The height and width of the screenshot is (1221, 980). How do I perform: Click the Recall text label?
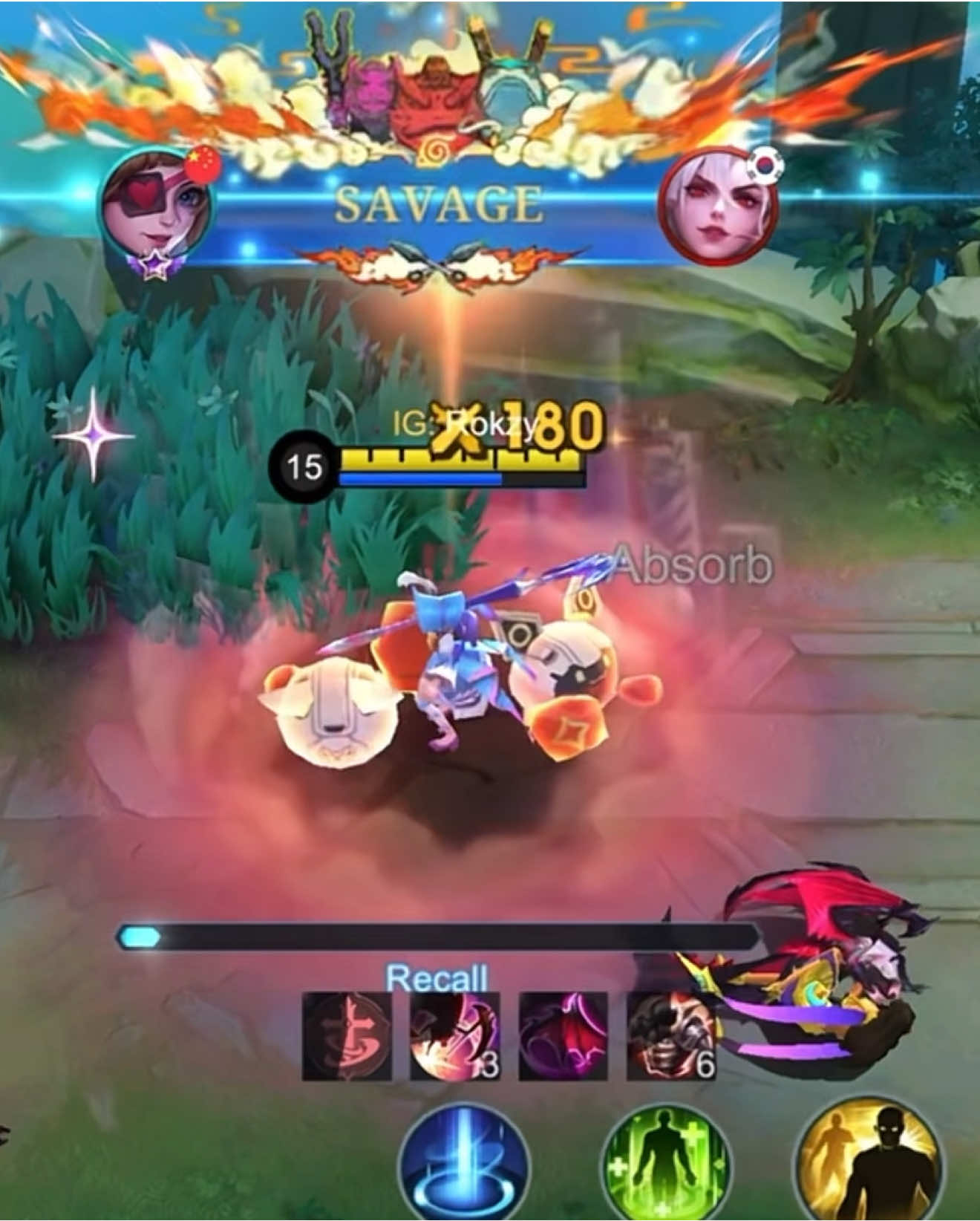pos(436,978)
